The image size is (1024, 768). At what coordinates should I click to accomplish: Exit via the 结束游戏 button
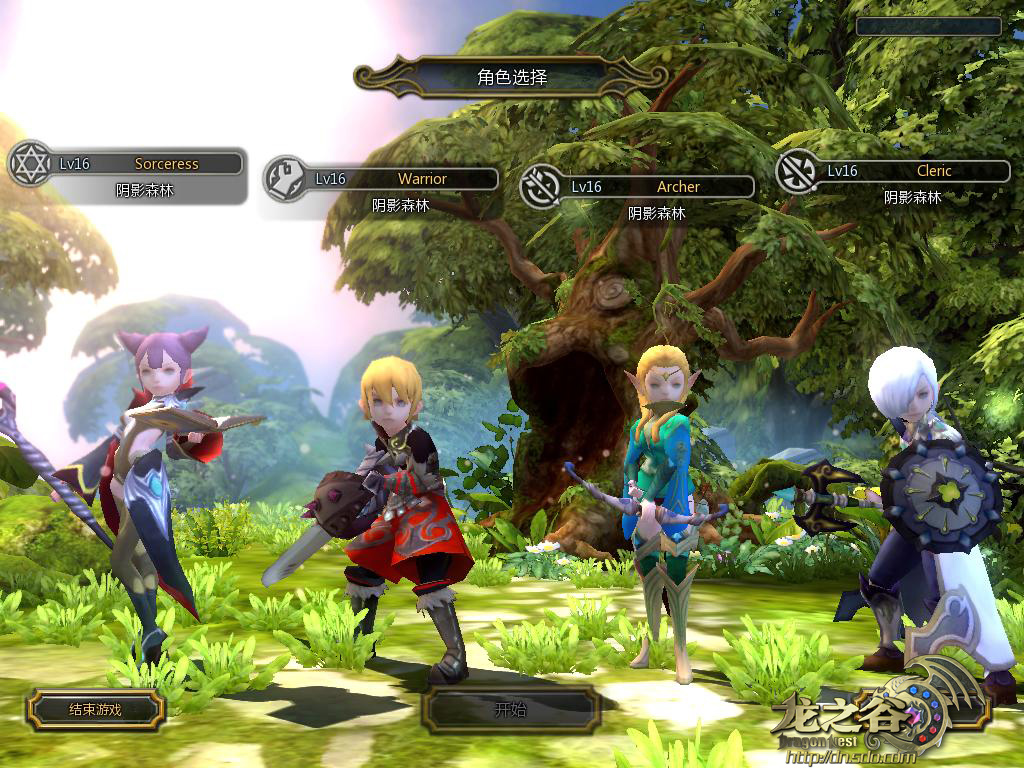point(95,709)
